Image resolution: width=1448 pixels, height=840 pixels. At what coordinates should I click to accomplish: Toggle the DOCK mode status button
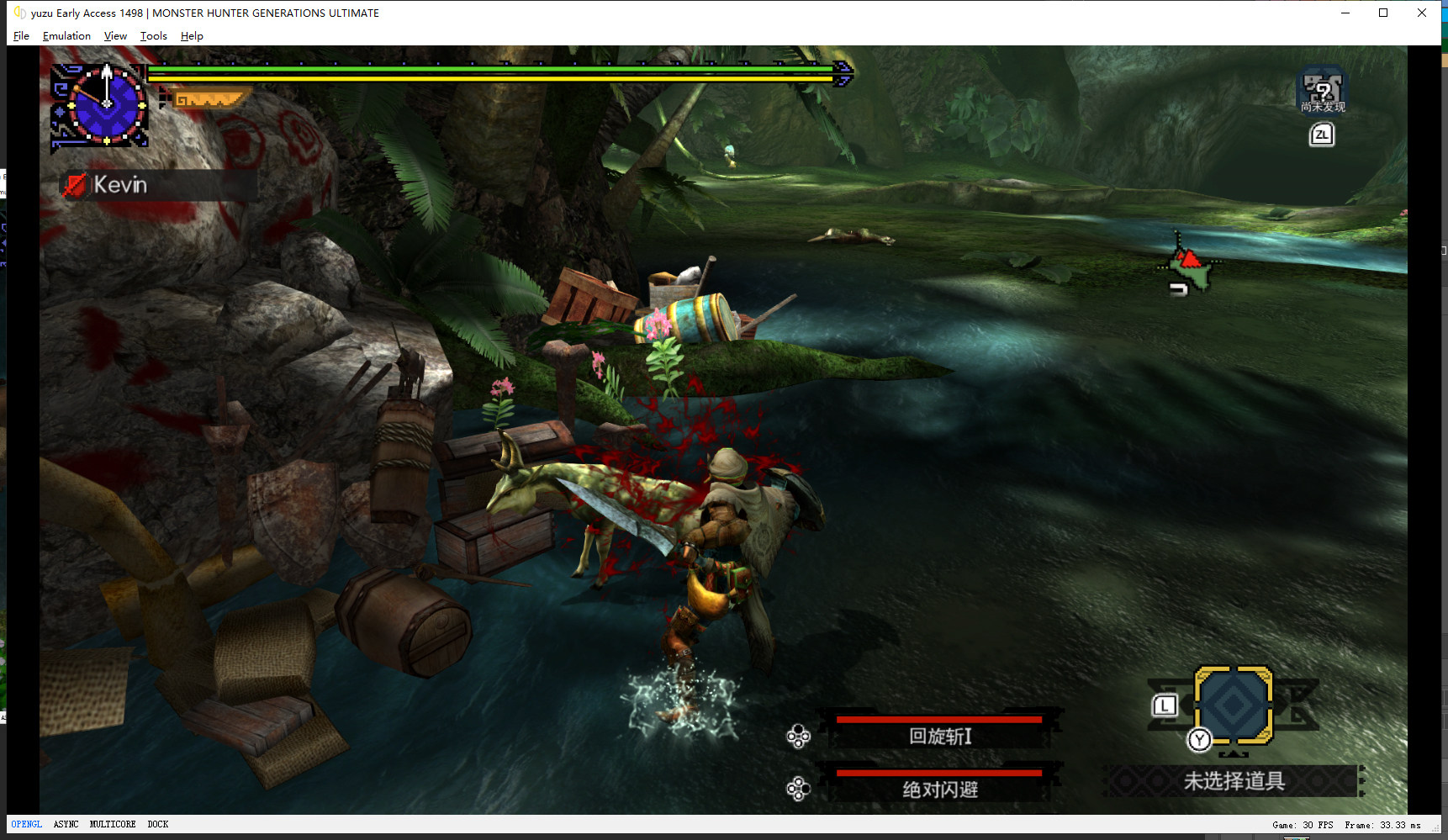pyautogui.click(x=158, y=825)
